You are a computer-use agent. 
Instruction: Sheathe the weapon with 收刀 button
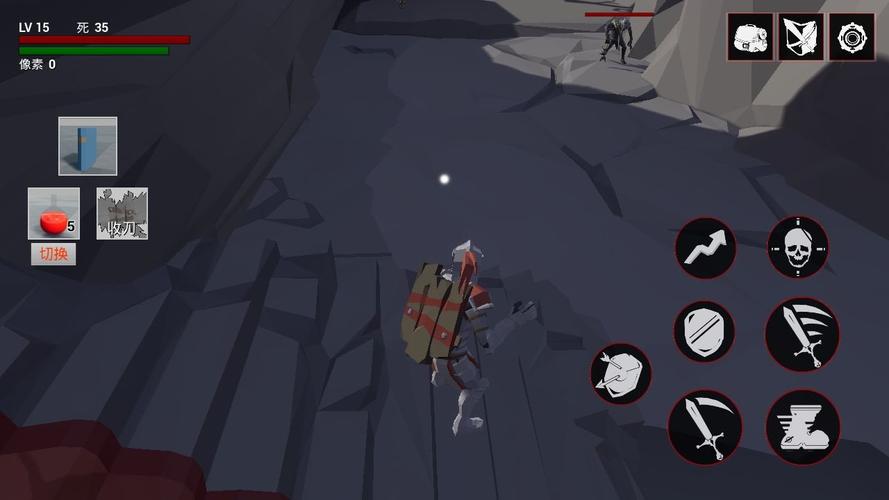click(x=122, y=214)
